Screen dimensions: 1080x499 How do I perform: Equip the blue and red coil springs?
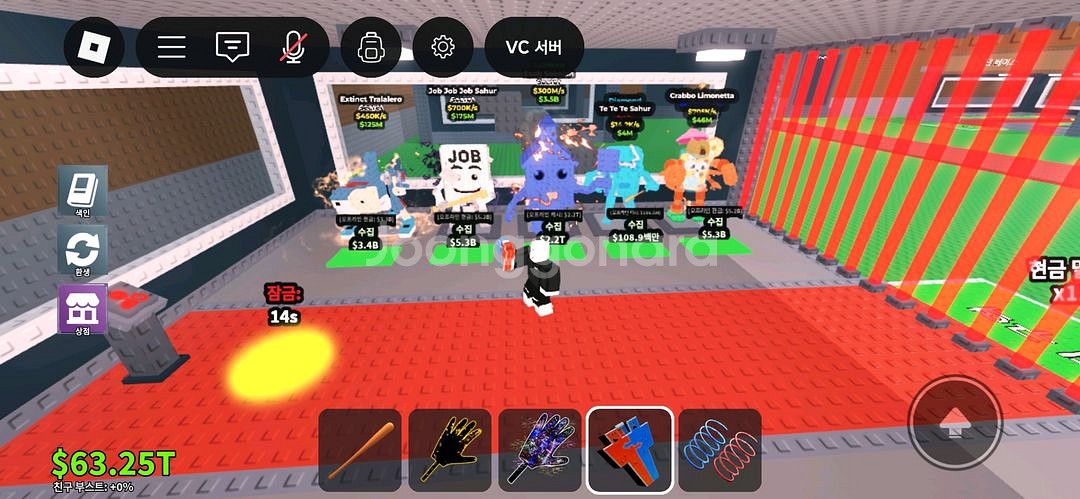pos(719,450)
